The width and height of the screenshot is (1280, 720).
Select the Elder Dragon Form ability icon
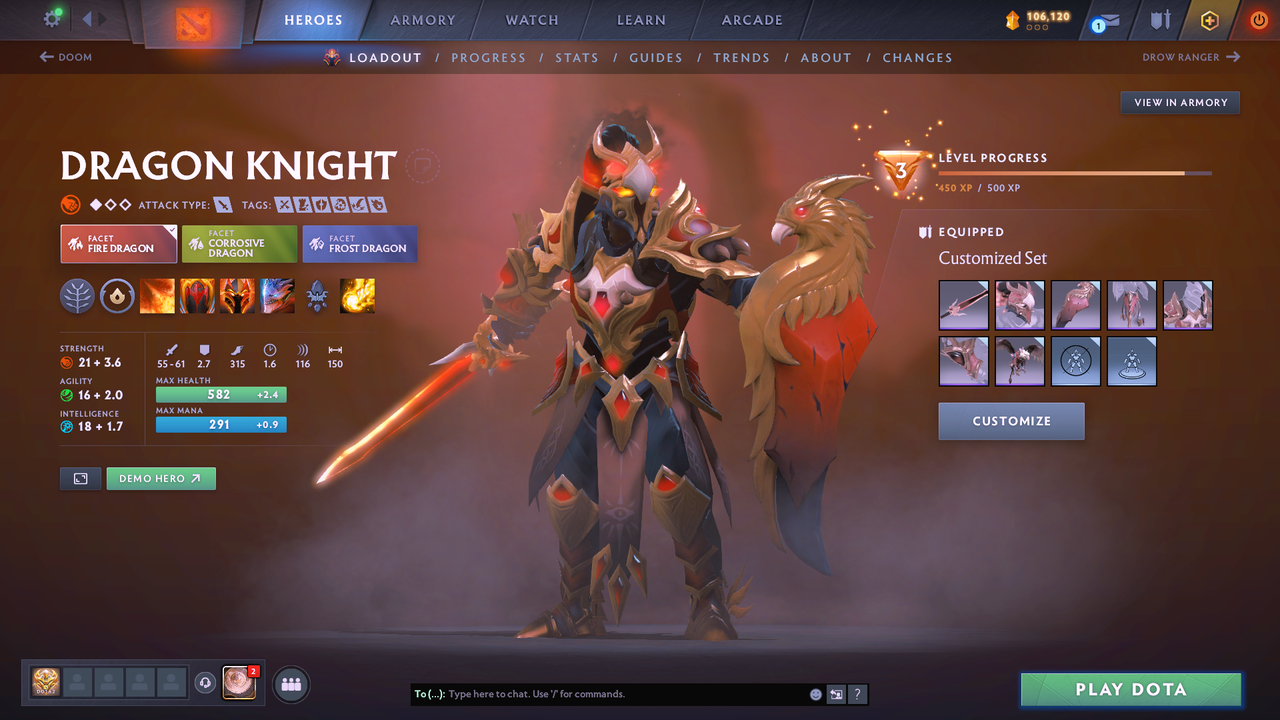(277, 296)
